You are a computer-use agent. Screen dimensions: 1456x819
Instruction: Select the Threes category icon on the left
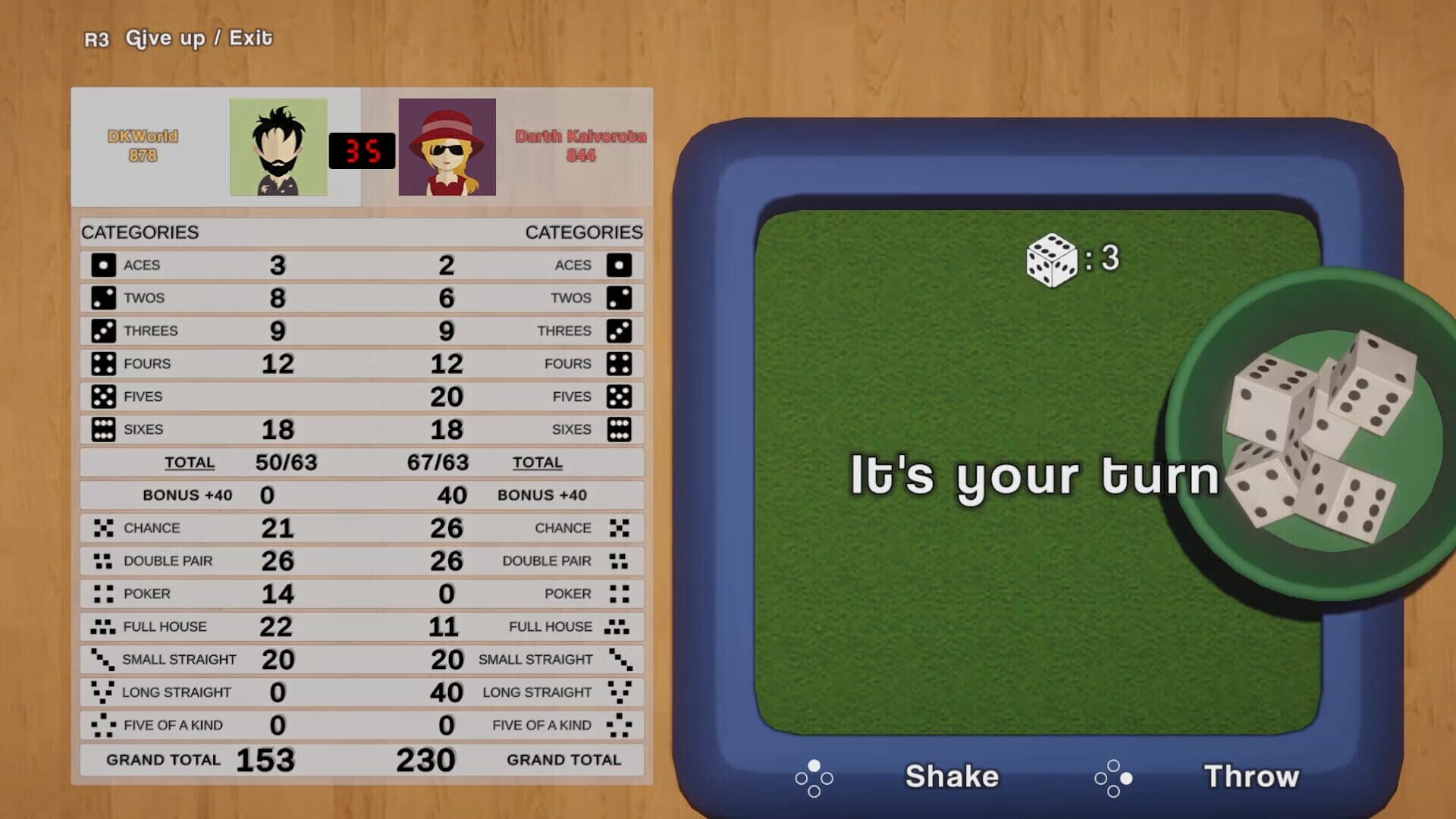click(x=102, y=331)
